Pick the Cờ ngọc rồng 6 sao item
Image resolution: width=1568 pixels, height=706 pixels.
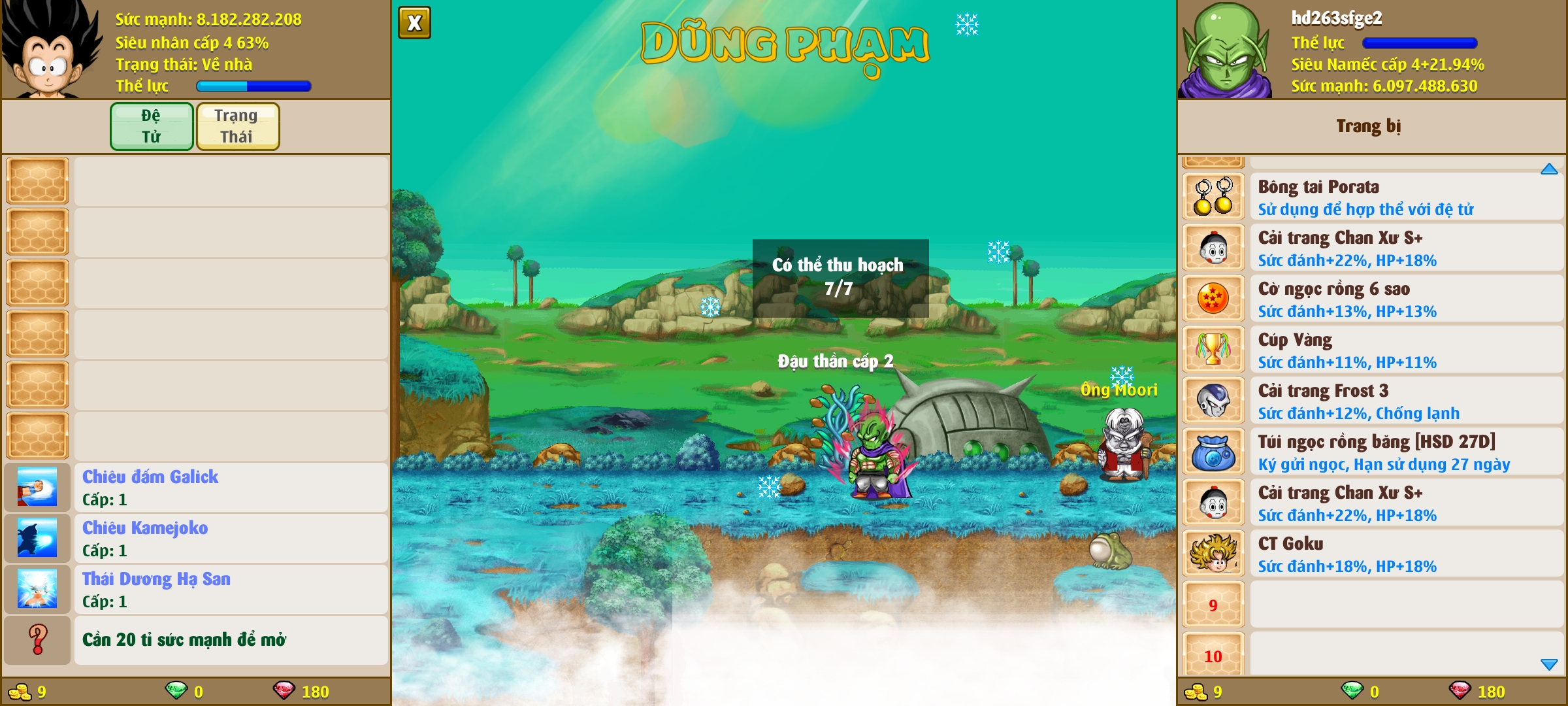1372,299
